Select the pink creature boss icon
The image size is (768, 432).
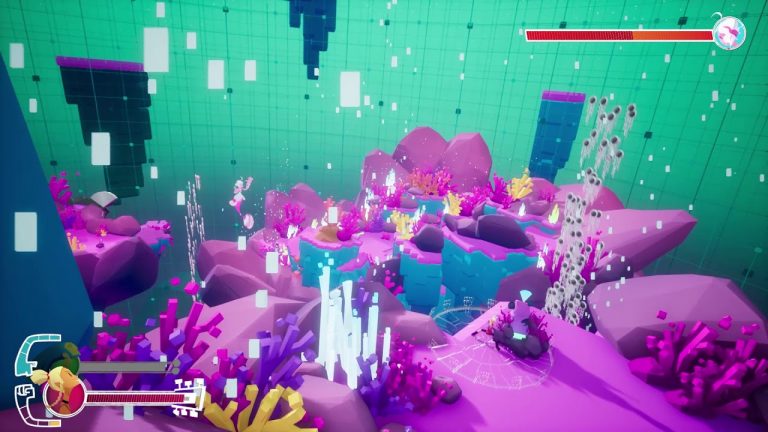coord(729,32)
